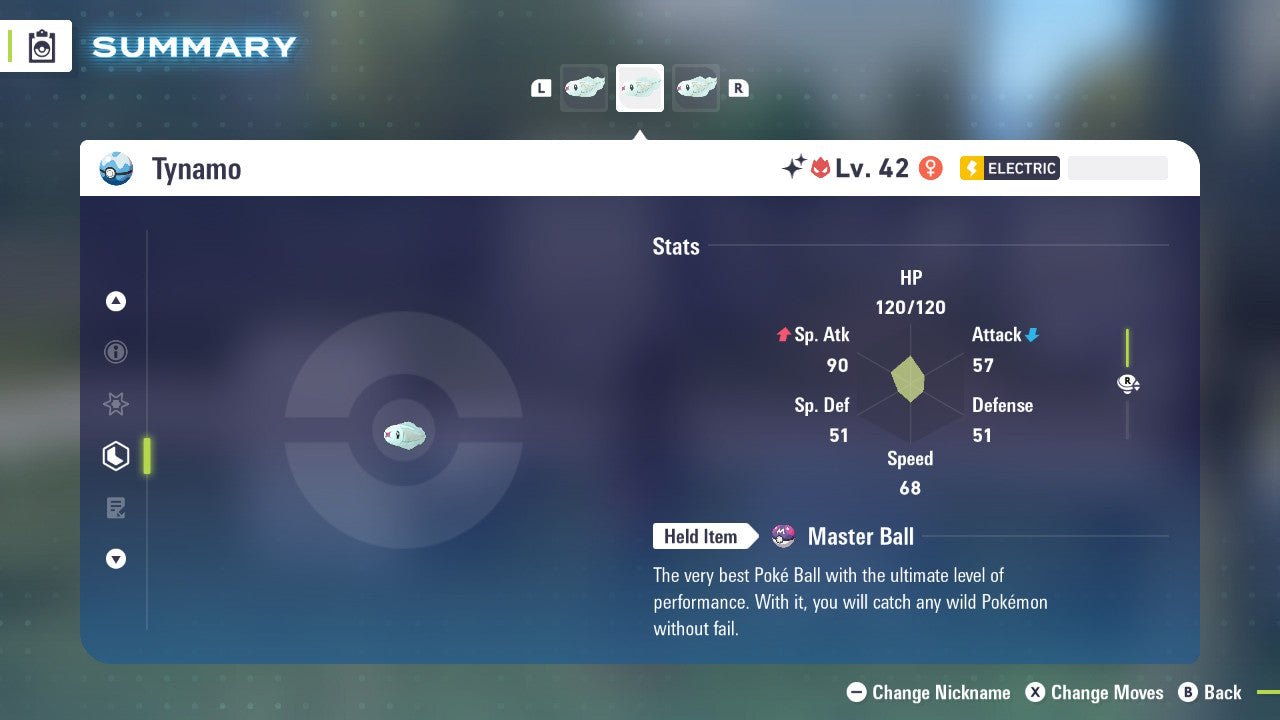Open the info page from the sidebar
Viewport: 1280px width, 720px height.
116,352
